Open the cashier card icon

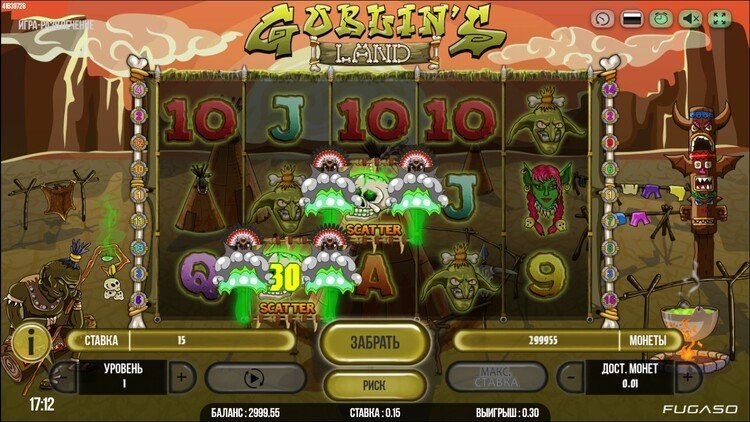[631, 18]
